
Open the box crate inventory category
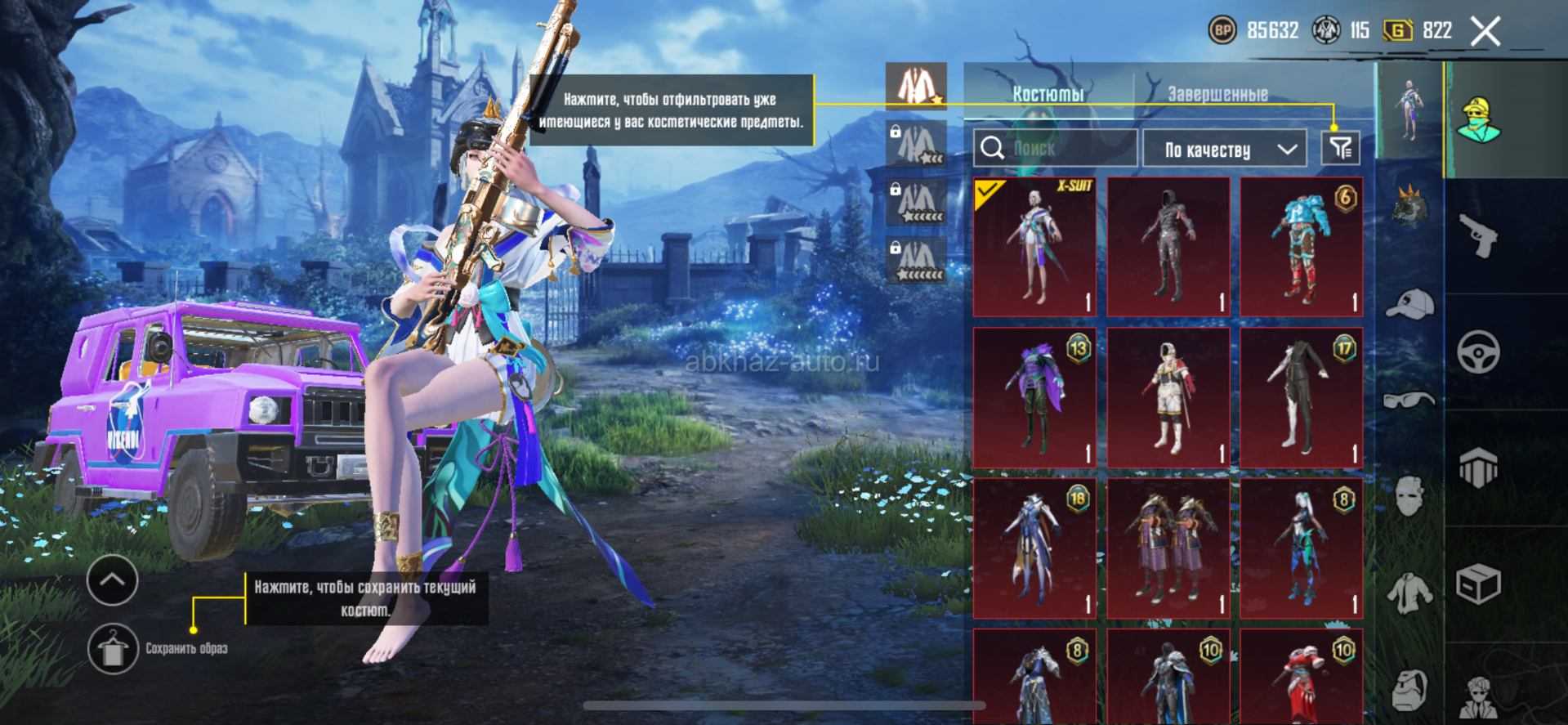pyautogui.click(x=1479, y=584)
